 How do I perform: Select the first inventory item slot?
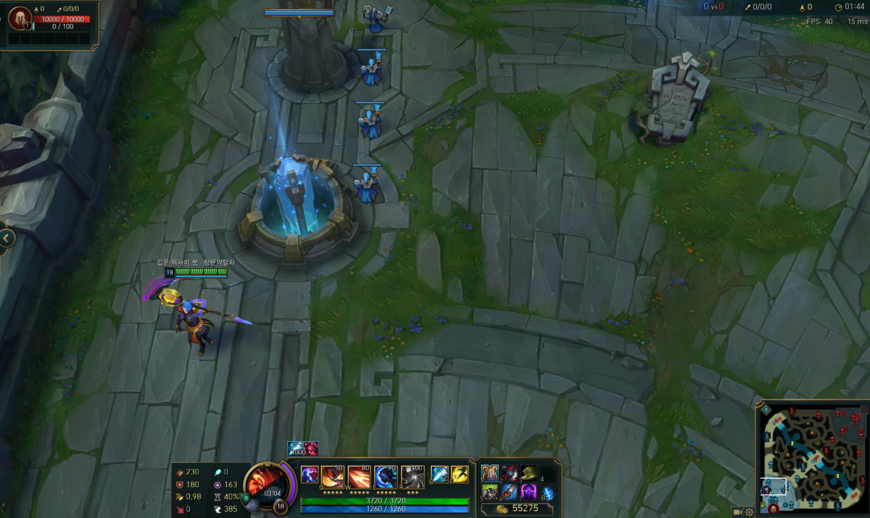point(489,474)
